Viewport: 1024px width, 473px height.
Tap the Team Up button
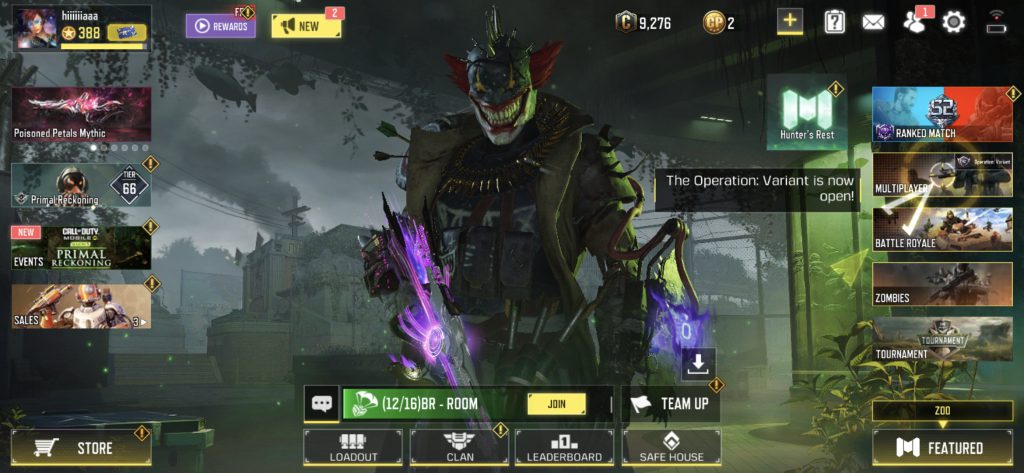[670, 404]
